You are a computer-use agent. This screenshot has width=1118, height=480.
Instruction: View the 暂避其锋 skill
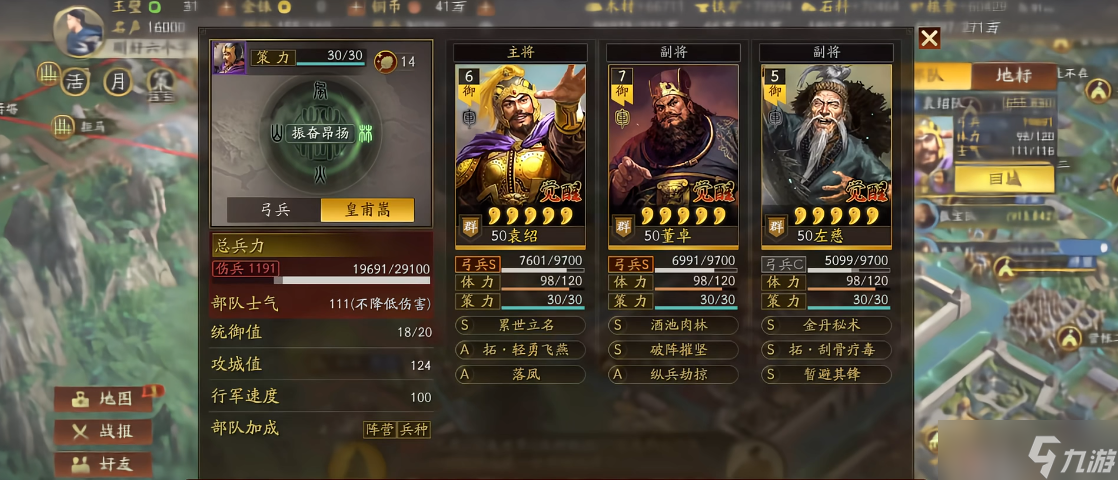(825, 374)
